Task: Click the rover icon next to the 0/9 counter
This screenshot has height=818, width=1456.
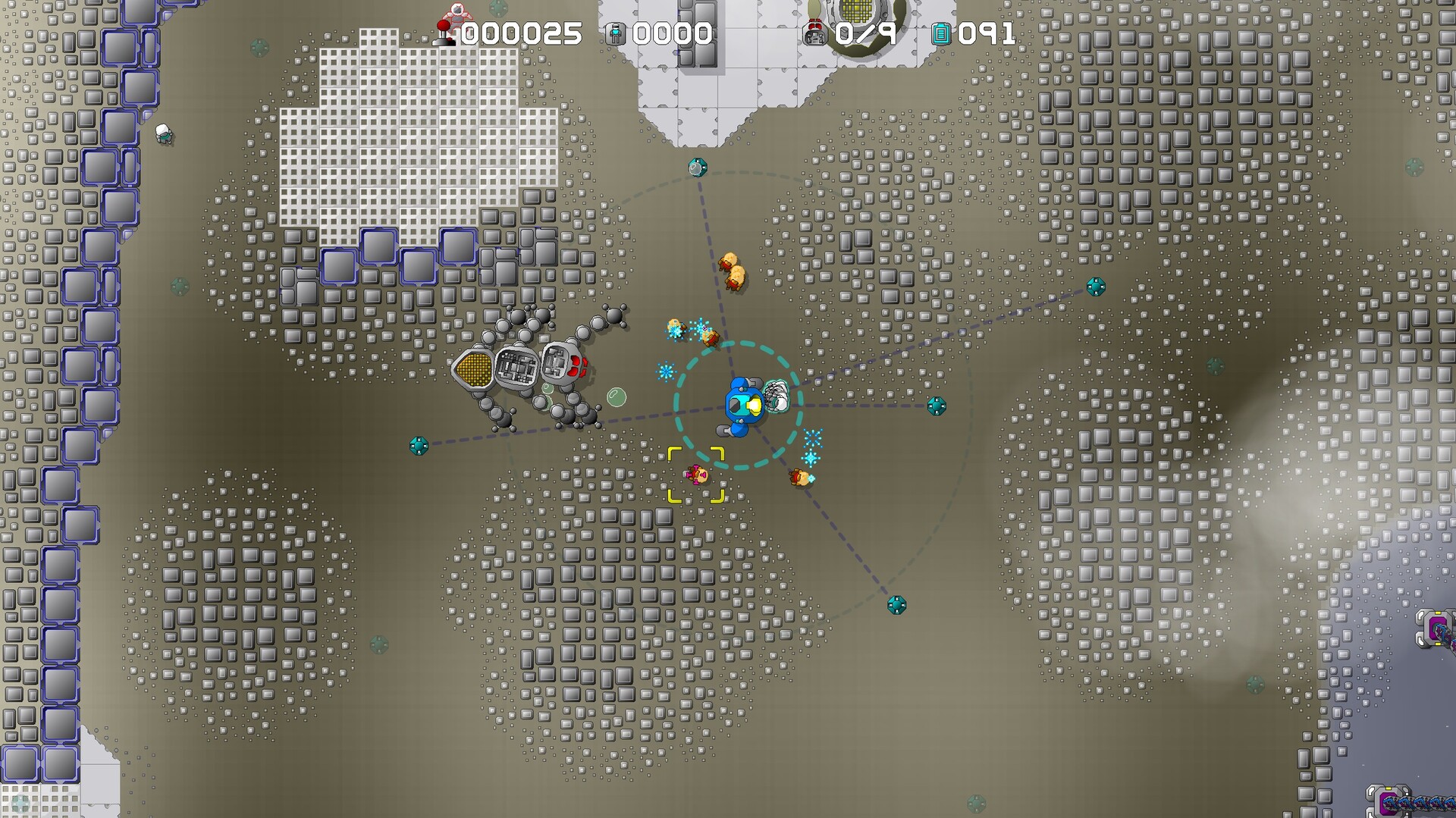Action: 816,33
